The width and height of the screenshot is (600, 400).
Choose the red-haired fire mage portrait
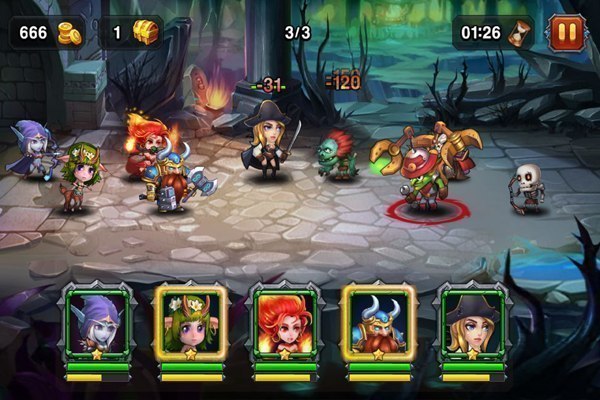[285, 321]
